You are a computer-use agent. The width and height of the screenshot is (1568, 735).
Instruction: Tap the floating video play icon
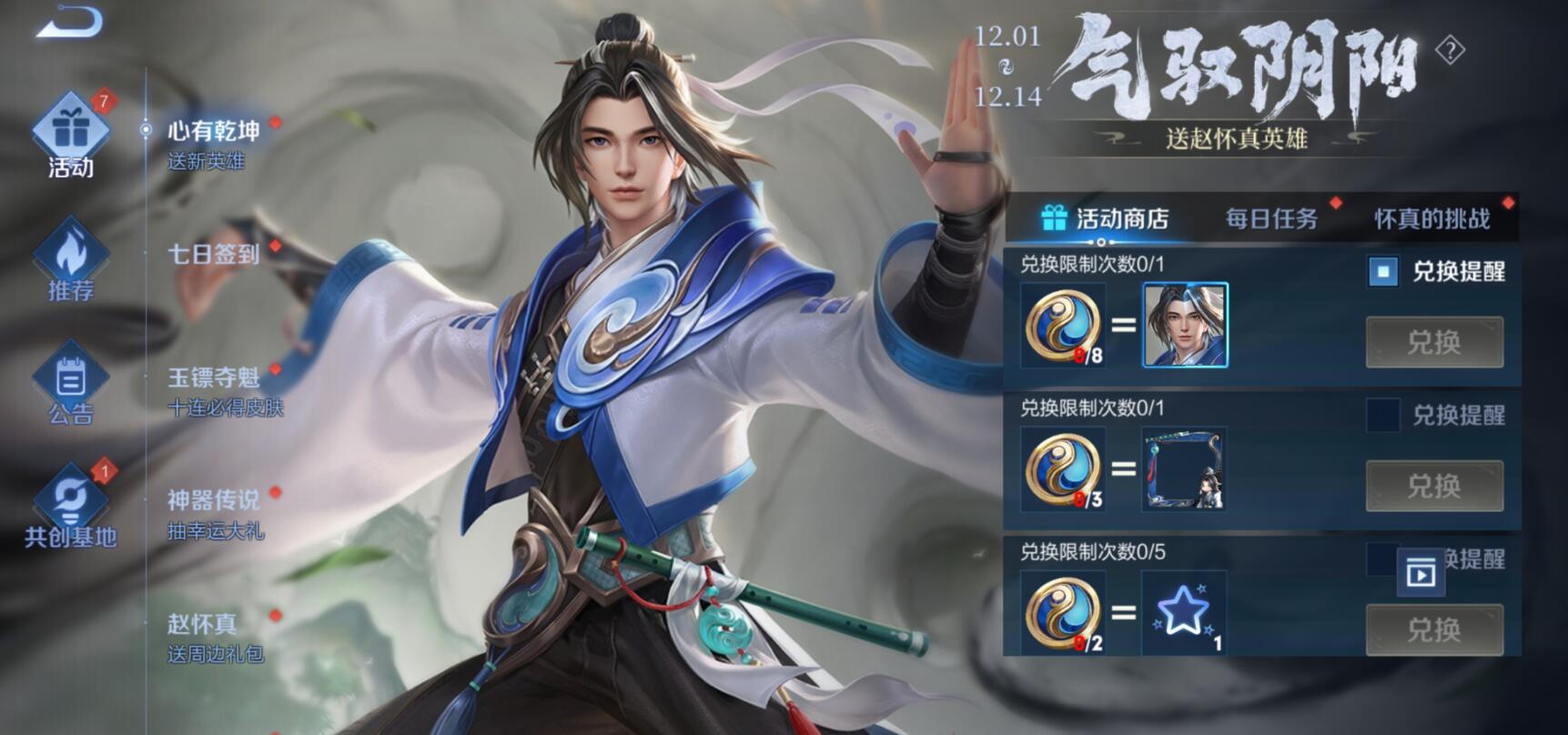[1421, 573]
